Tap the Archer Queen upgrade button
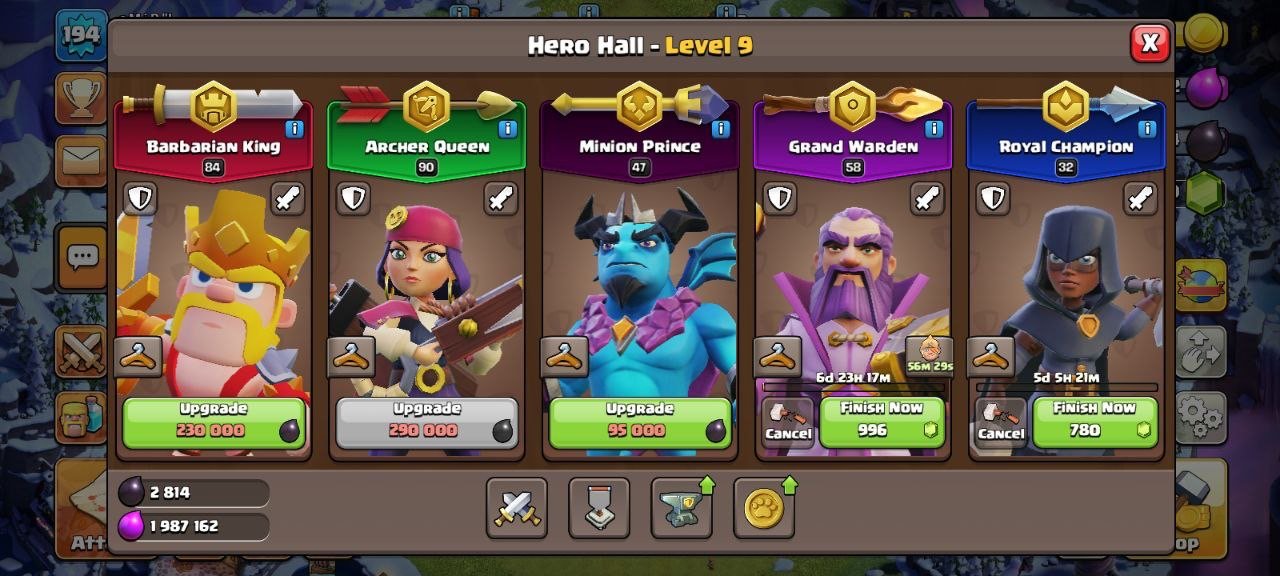This screenshot has width=1280, height=576. 427,422
